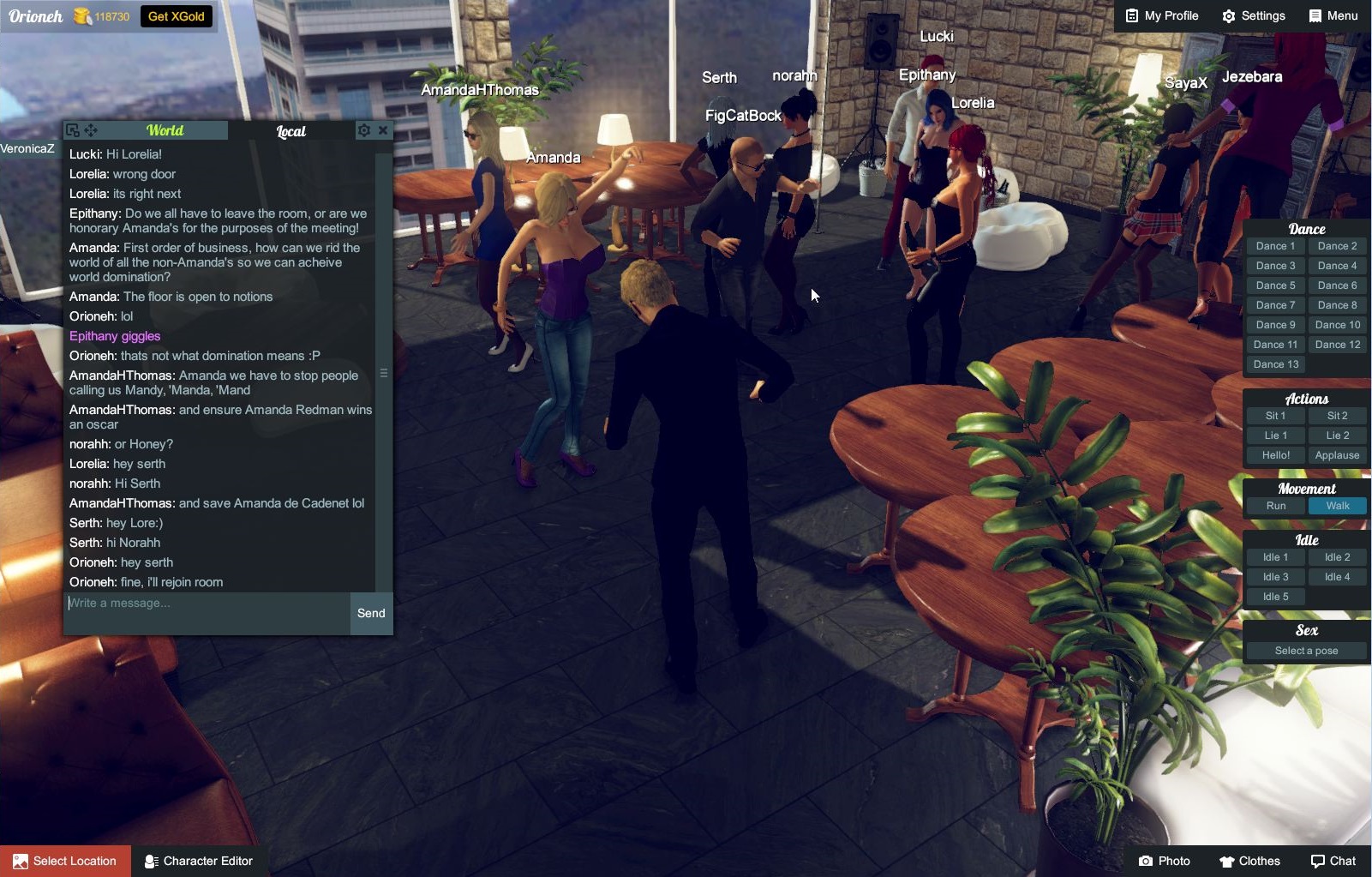Open the Settings menu

coord(1253,15)
